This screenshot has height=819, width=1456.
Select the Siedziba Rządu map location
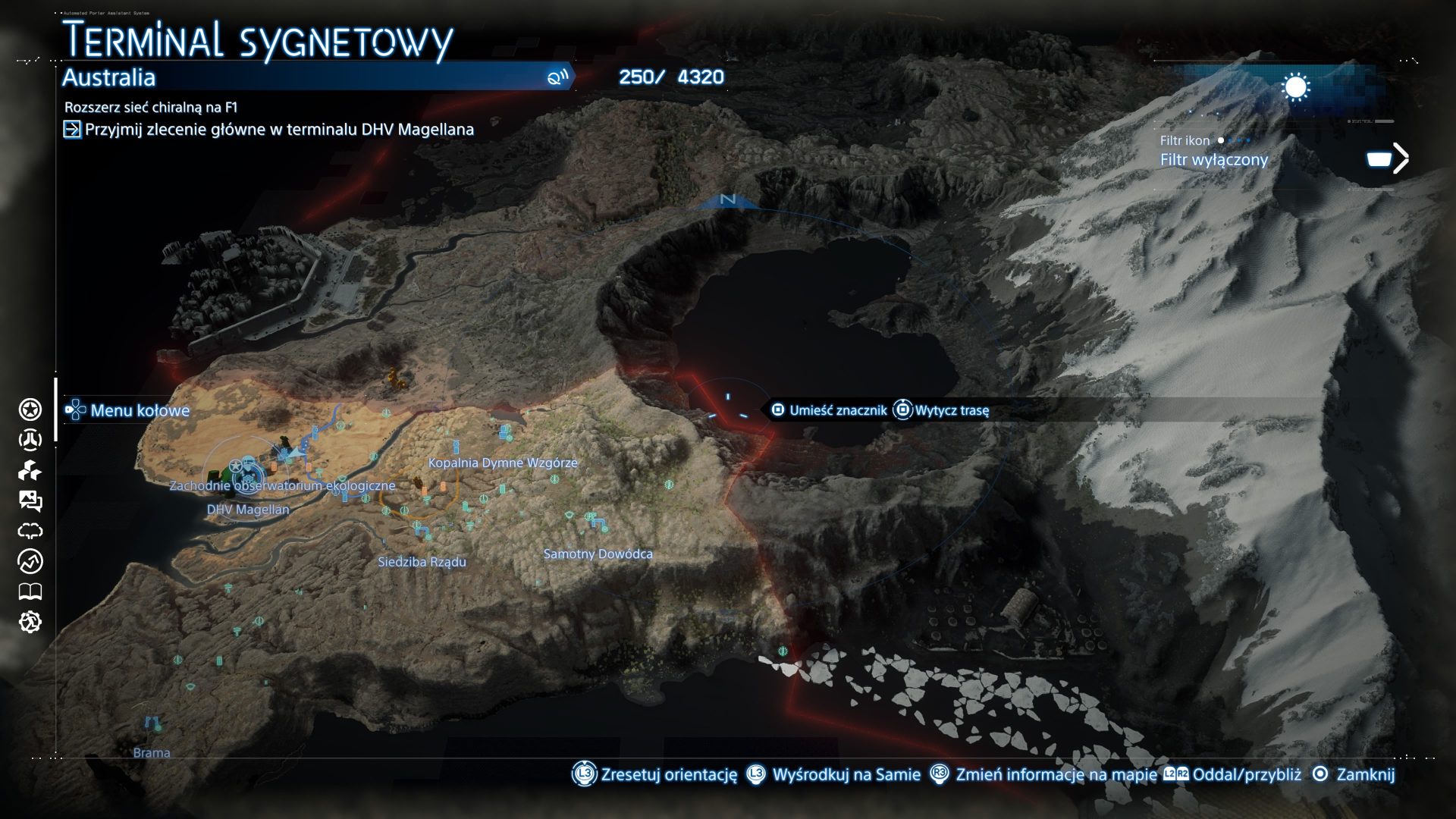(422, 562)
